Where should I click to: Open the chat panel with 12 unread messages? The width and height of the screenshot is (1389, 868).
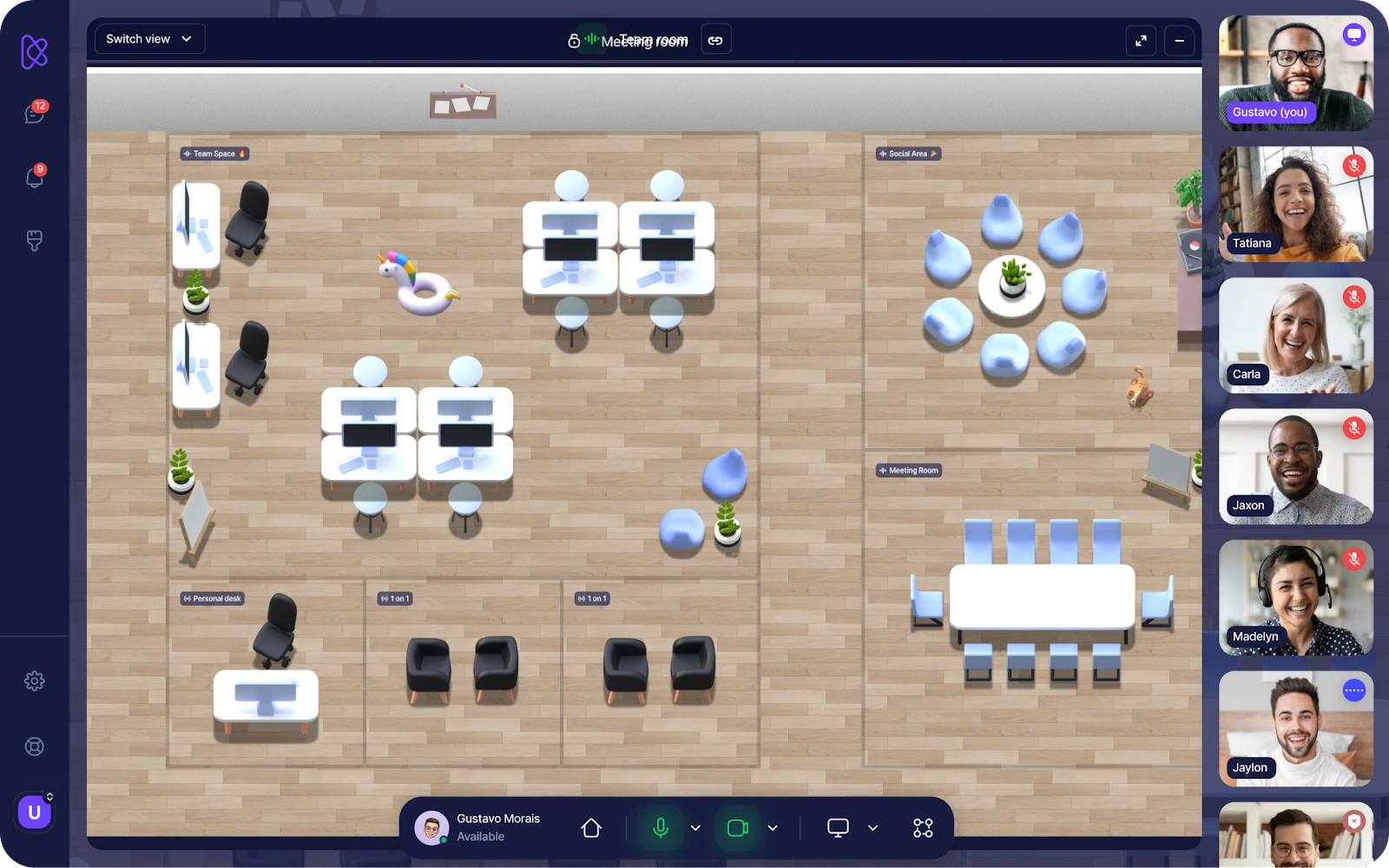tap(34, 114)
